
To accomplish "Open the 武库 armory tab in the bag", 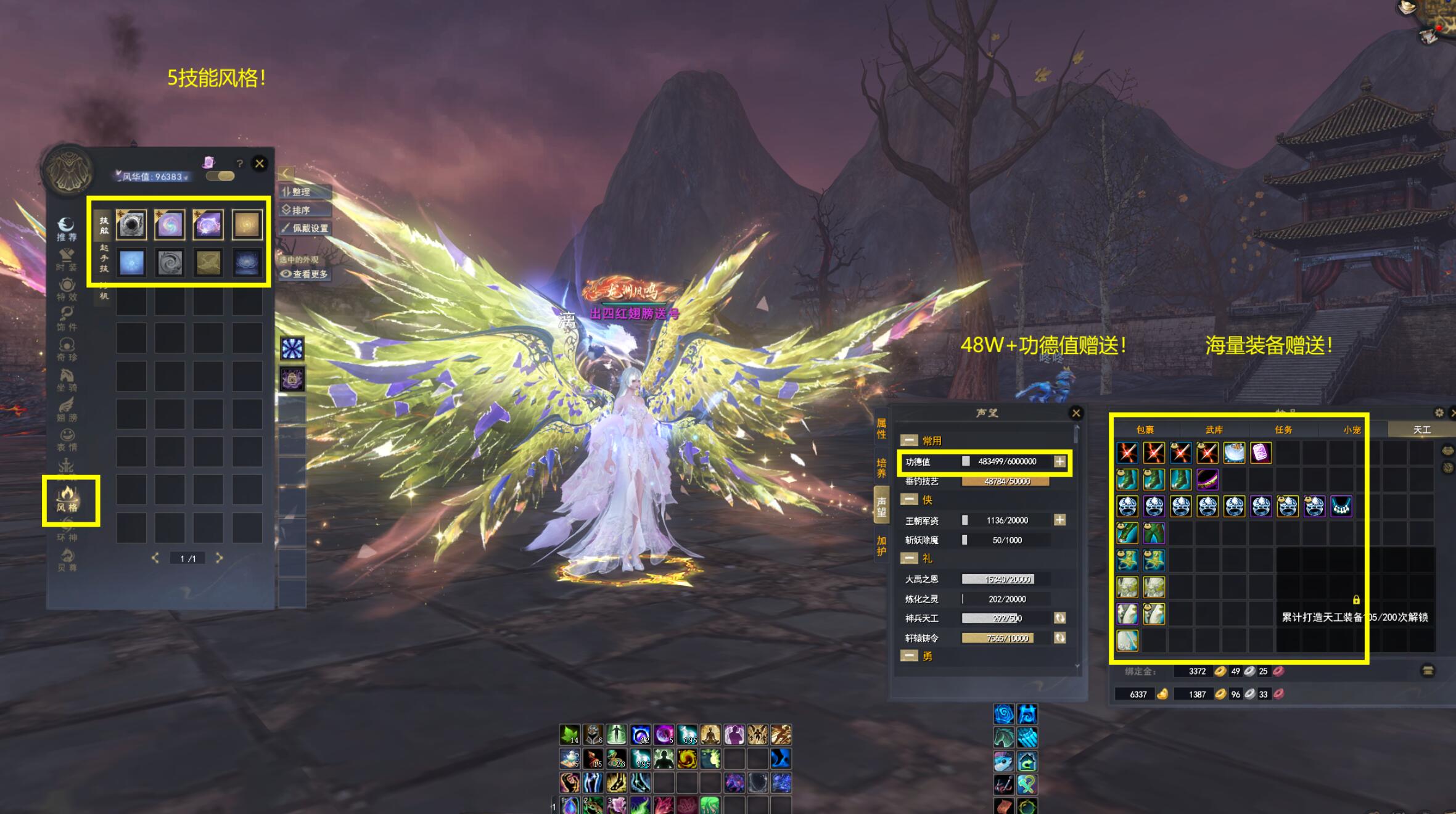I will (1214, 430).
